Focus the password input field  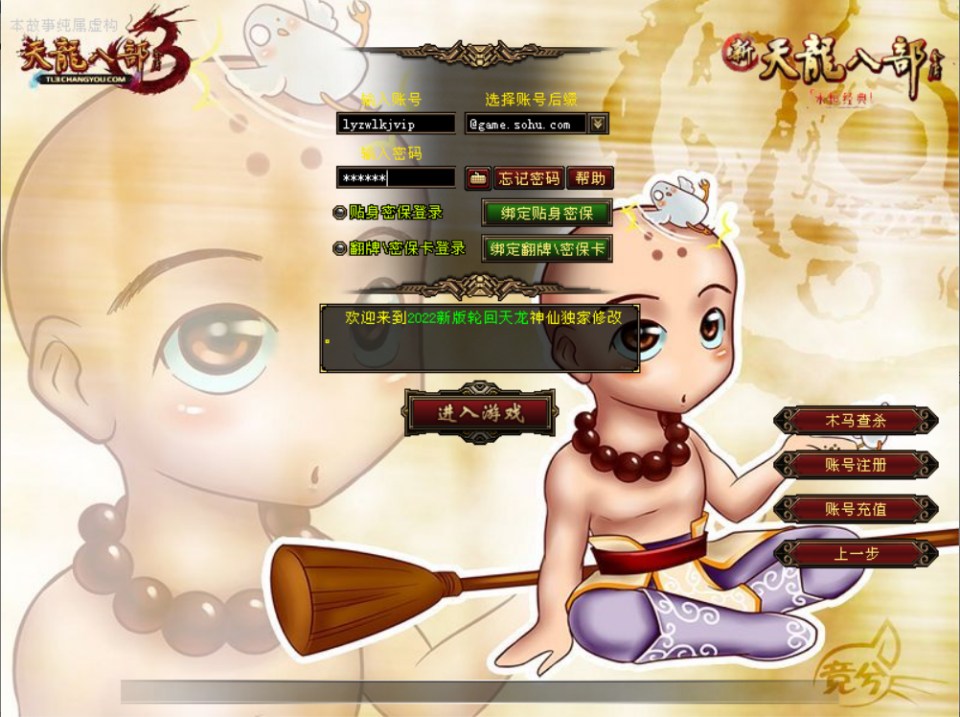(x=395, y=178)
